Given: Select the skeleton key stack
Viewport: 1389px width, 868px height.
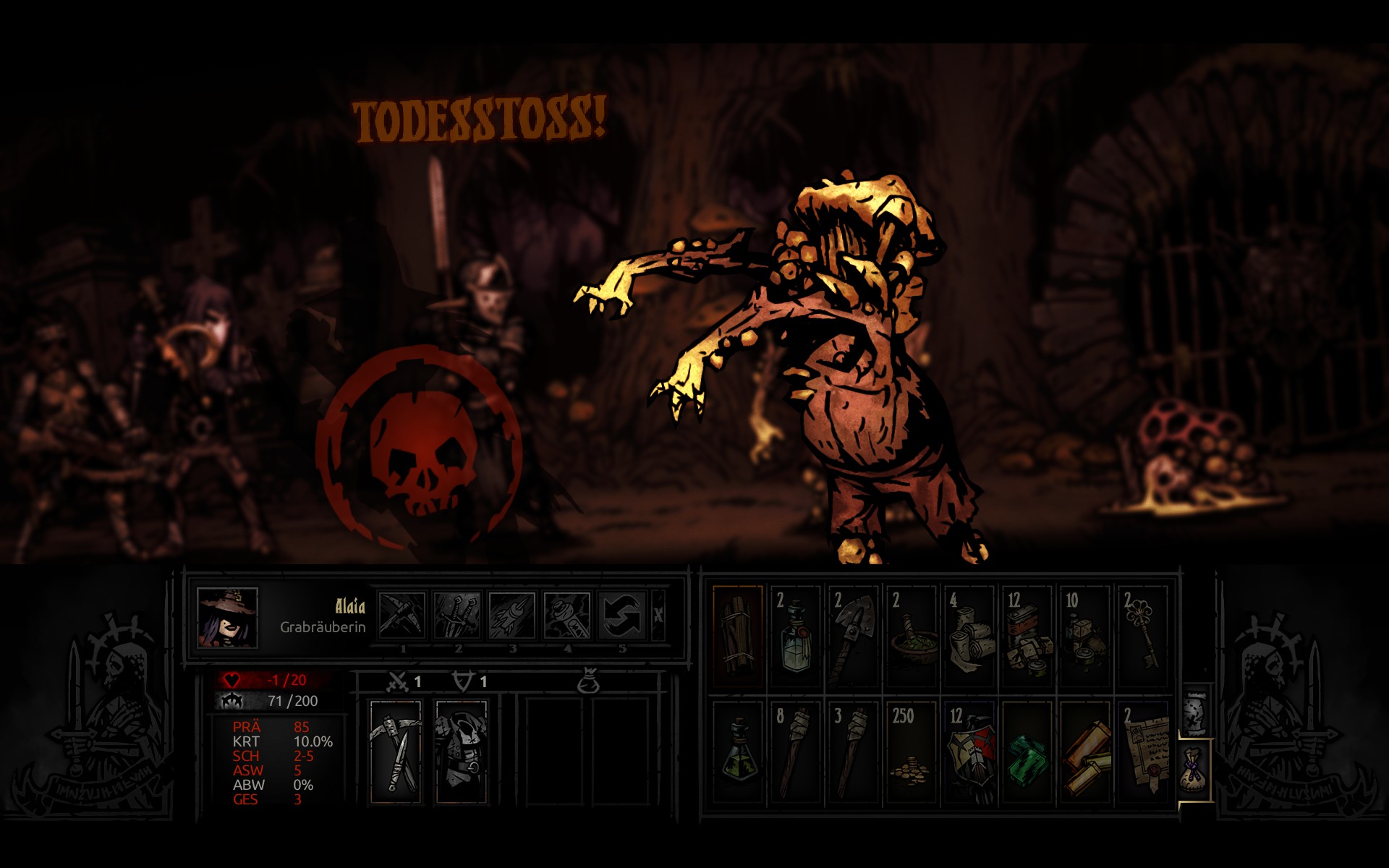Looking at the screenshot, I should (x=1143, y=637).
